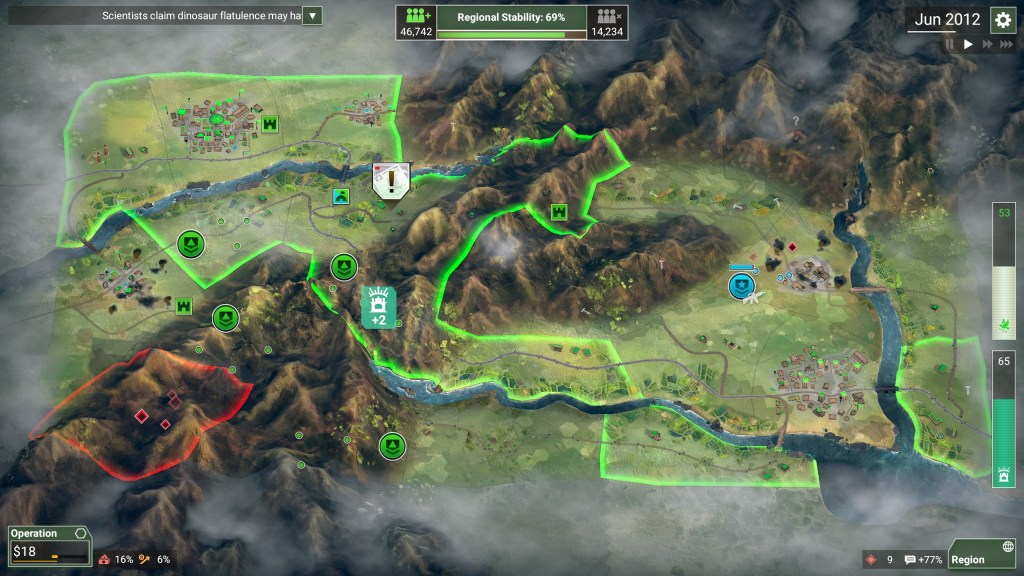Open the Regional Stability bar details
Image resolution: width=1024 pixels, height=576 pixels.
[512, 19]
